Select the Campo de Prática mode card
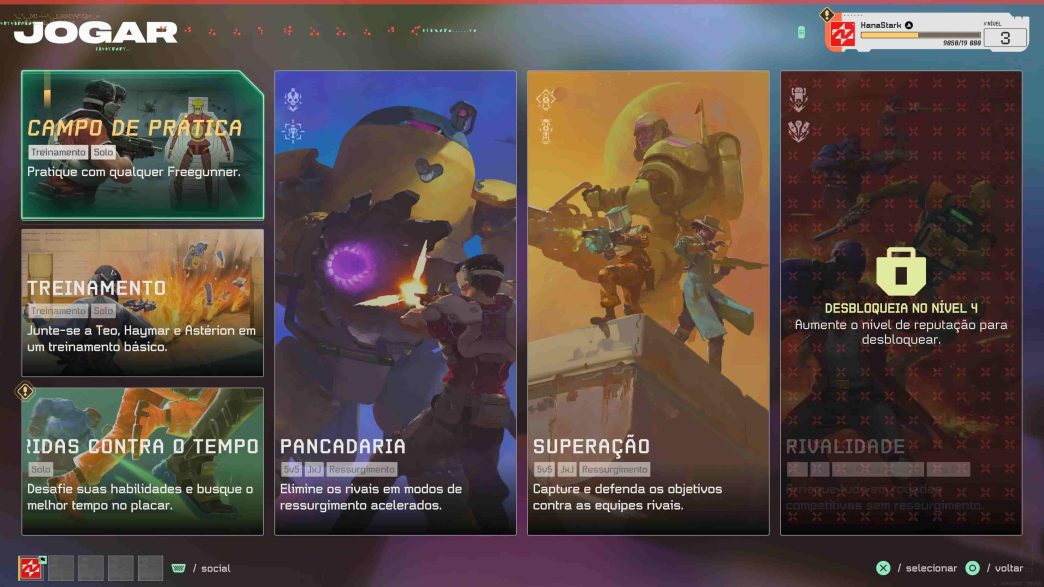Viewport: 1044px width, 587px height. [142, 145]
